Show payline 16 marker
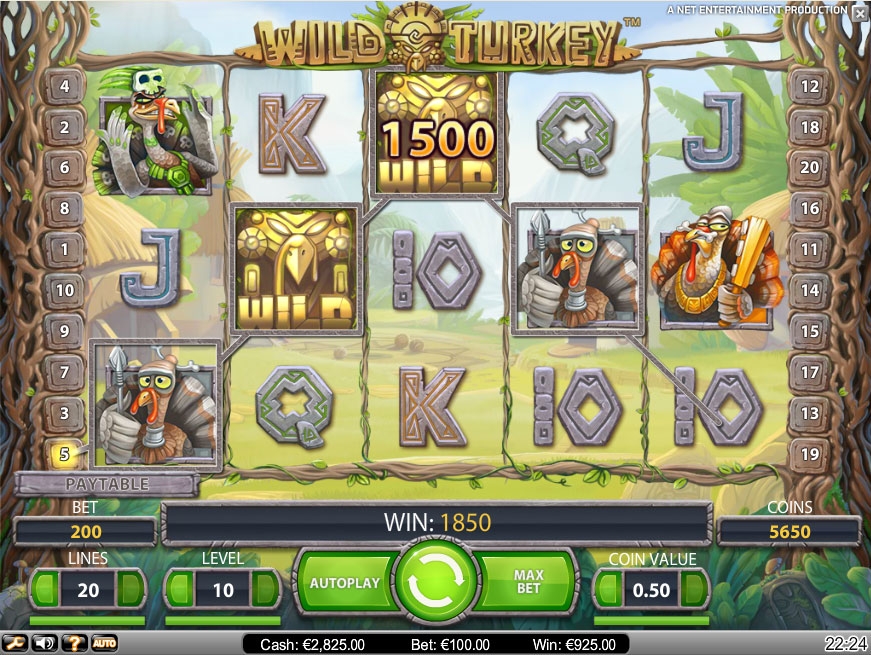The width and height of the screenshot is (871, 655). (809, 209)
